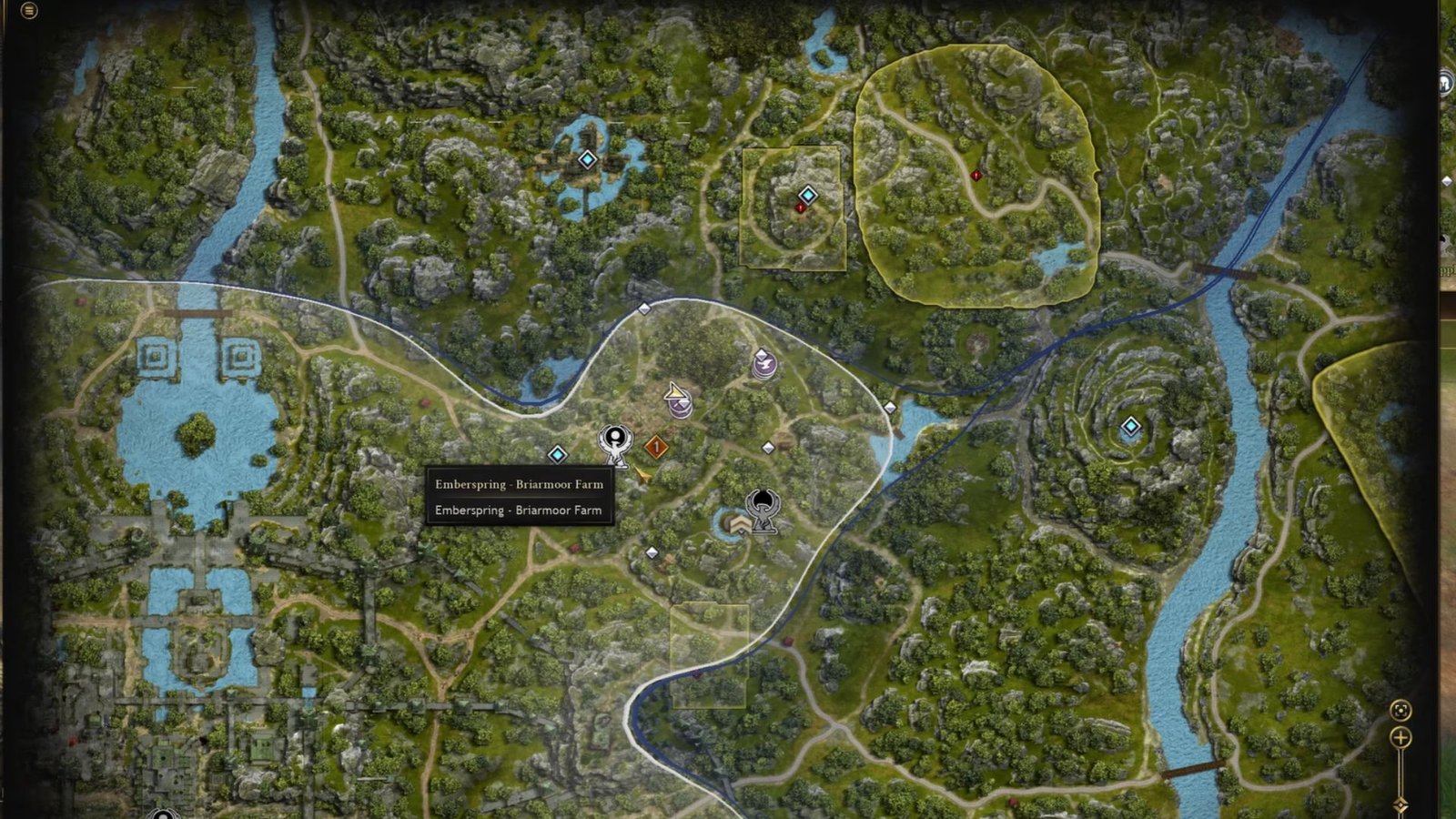Click the blue diamond marker on the northern pond

(587, 160)
